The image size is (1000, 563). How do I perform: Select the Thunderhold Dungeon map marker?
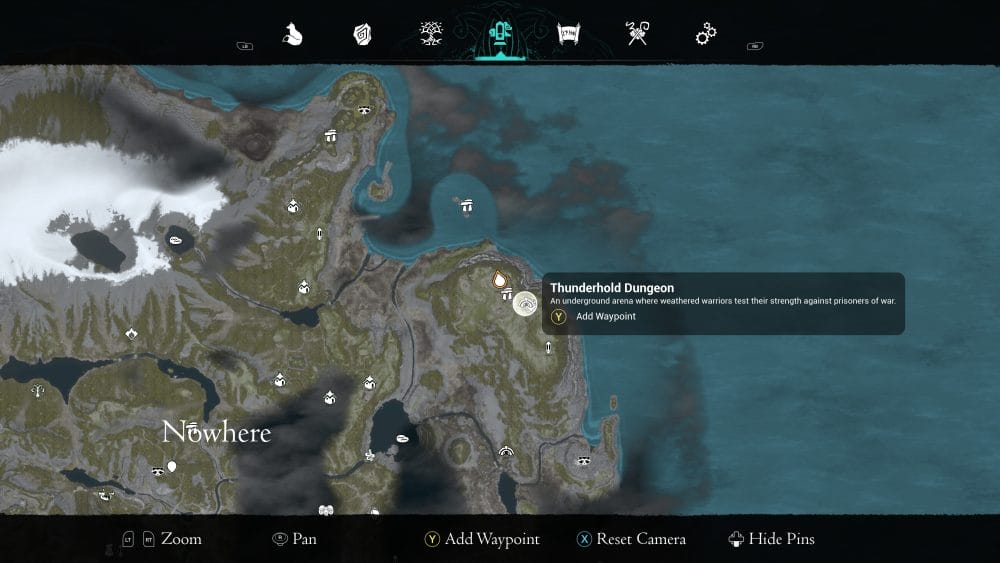[525, 303]
